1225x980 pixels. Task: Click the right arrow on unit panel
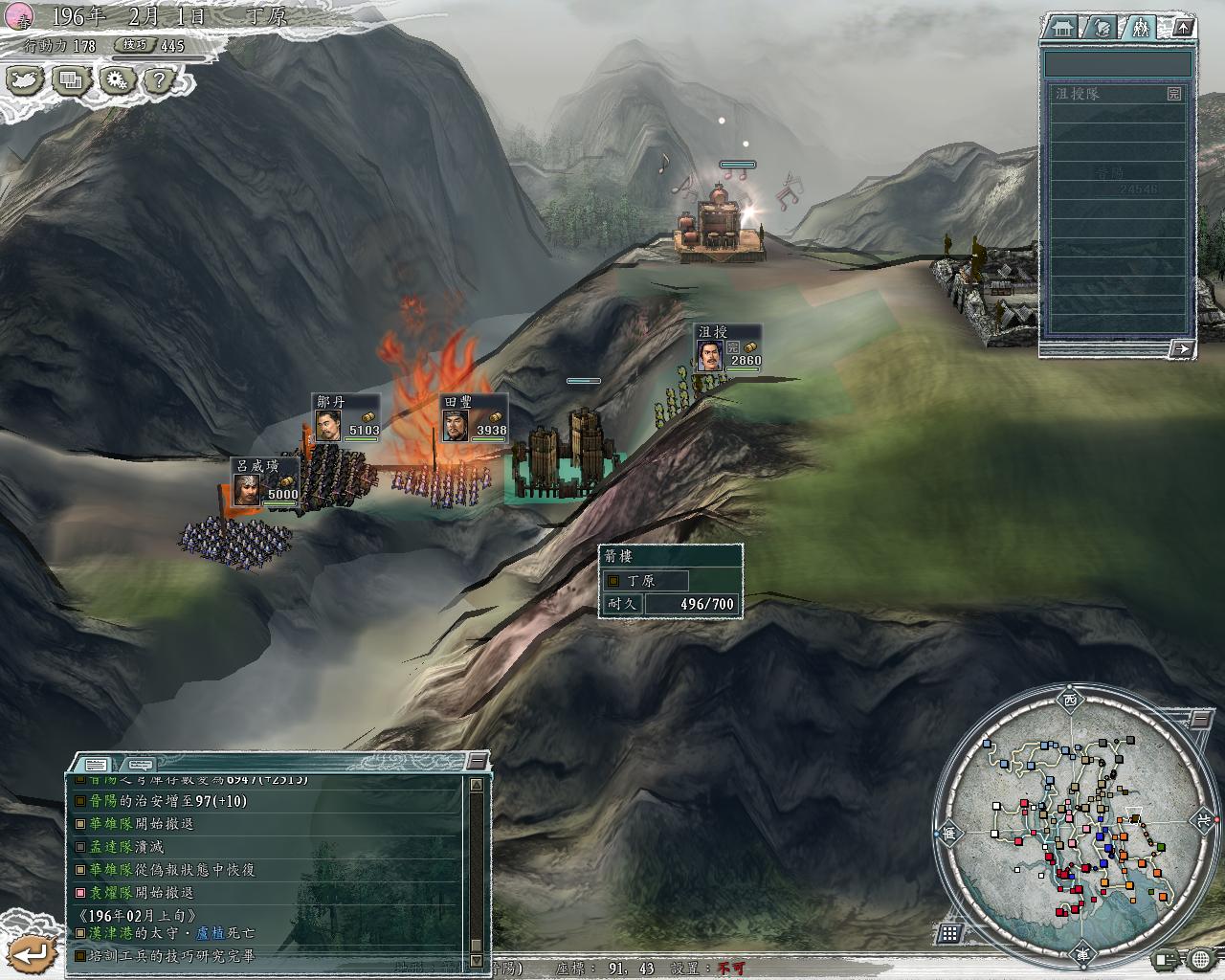point(1181,348)
